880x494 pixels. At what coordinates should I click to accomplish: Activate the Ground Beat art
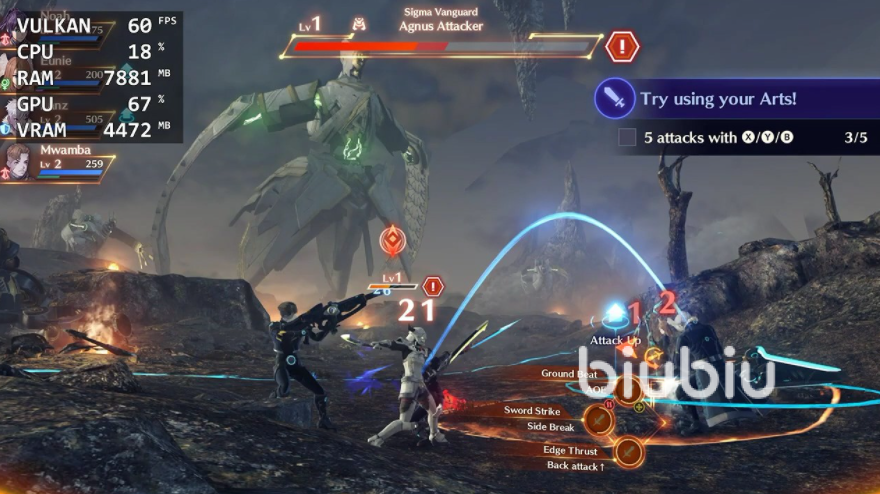coord(627,389)
